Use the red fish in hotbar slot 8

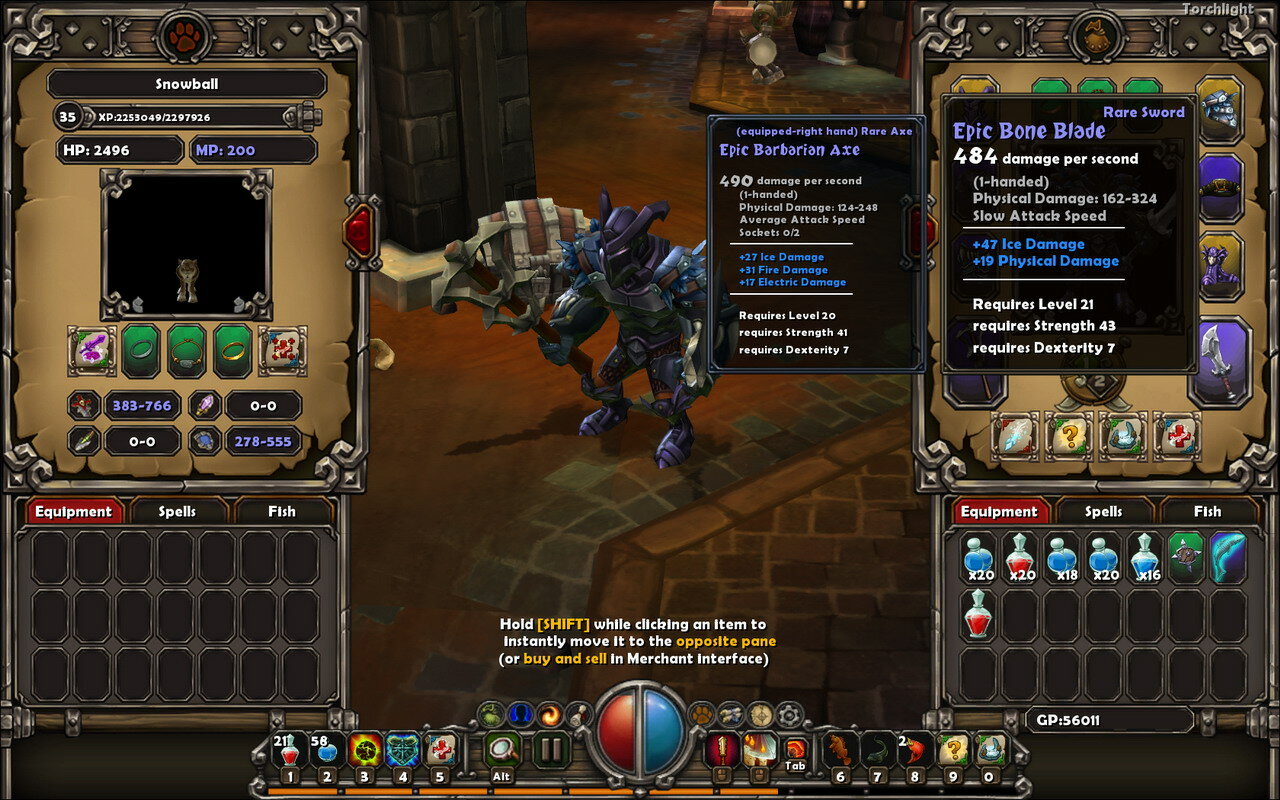[914, 750]
